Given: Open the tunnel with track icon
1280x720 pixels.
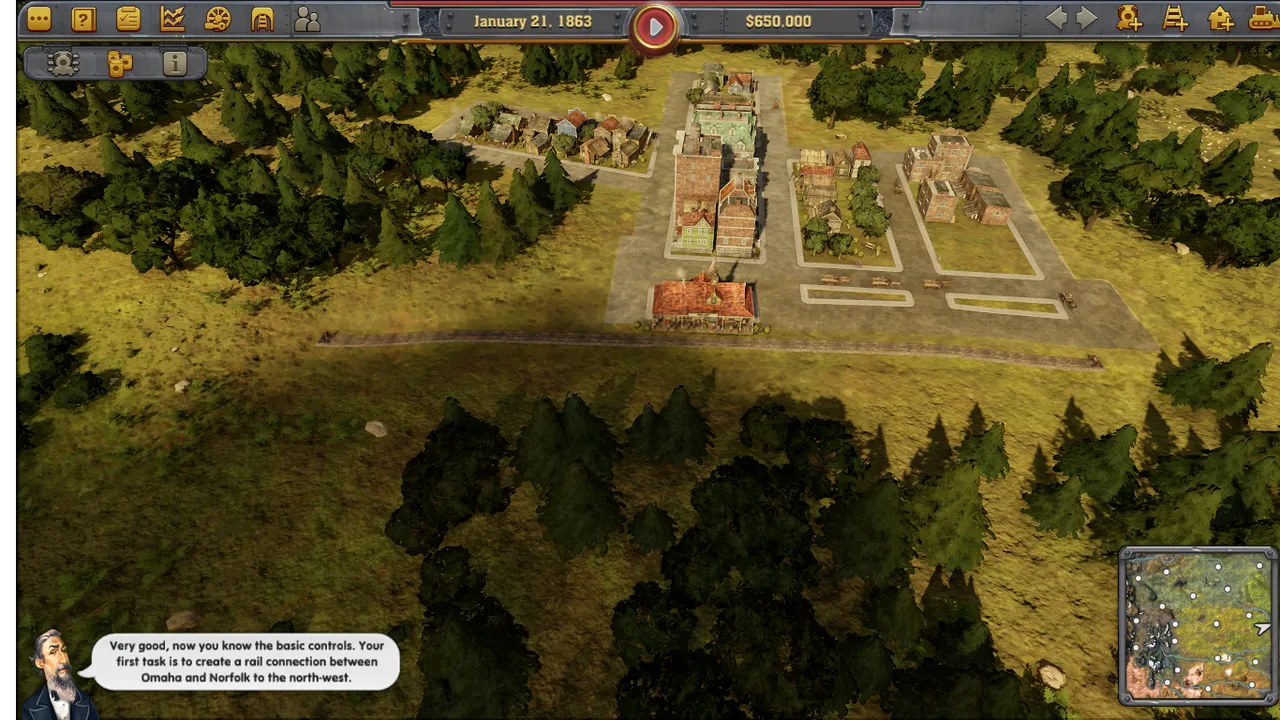Looking at the screenshot, I should pos(262,19).
